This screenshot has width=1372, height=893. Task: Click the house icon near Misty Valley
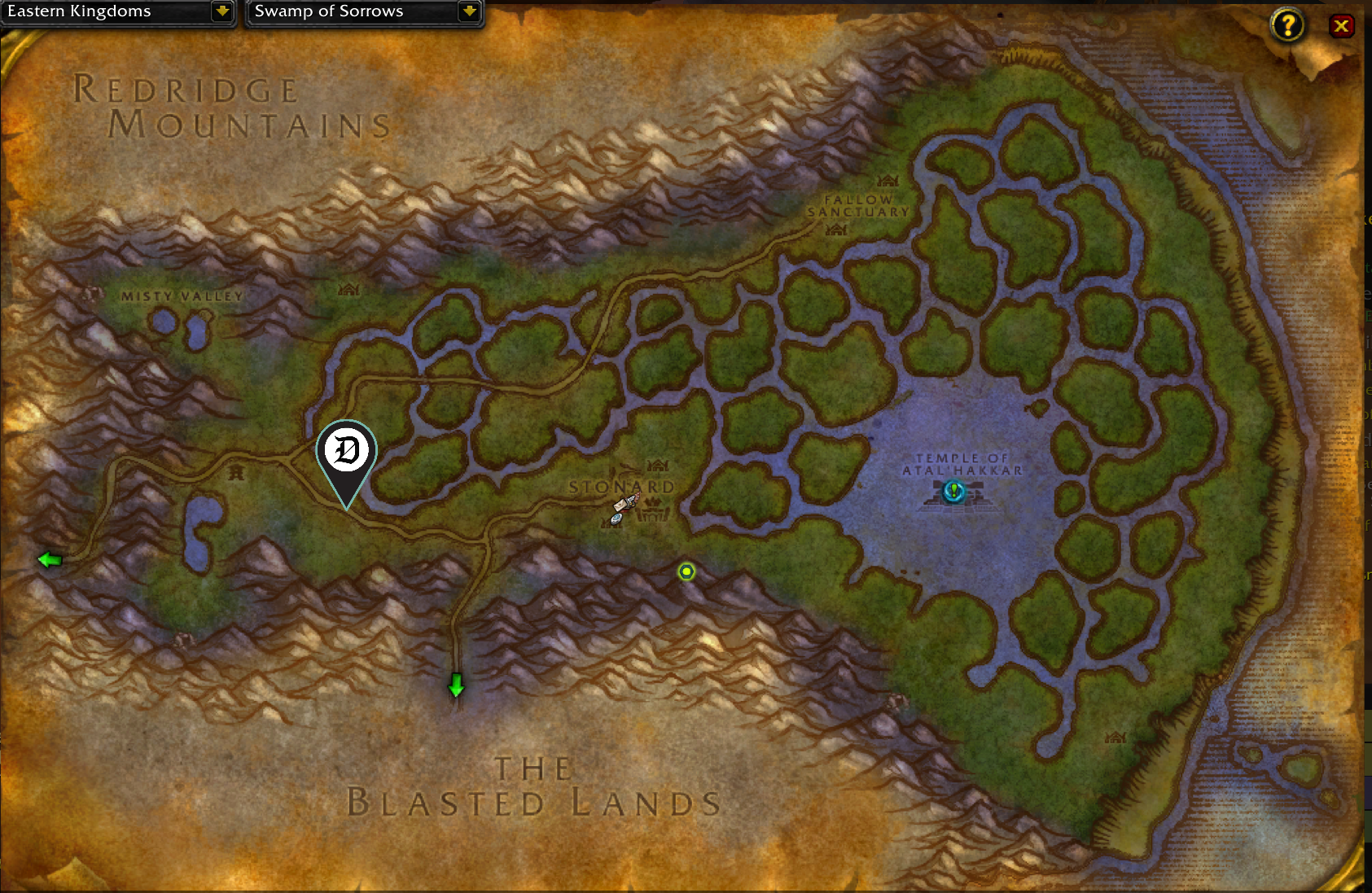pyautogui.click(x=348, y=290)
